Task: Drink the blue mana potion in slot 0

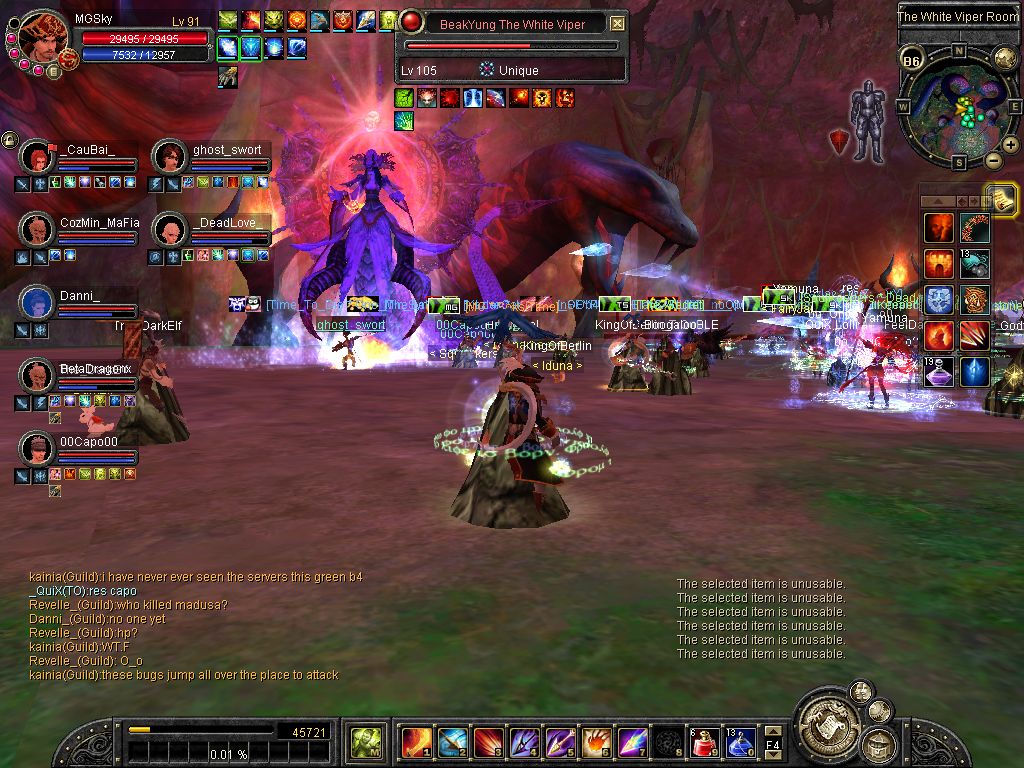Action: click(x=740, y=743)
